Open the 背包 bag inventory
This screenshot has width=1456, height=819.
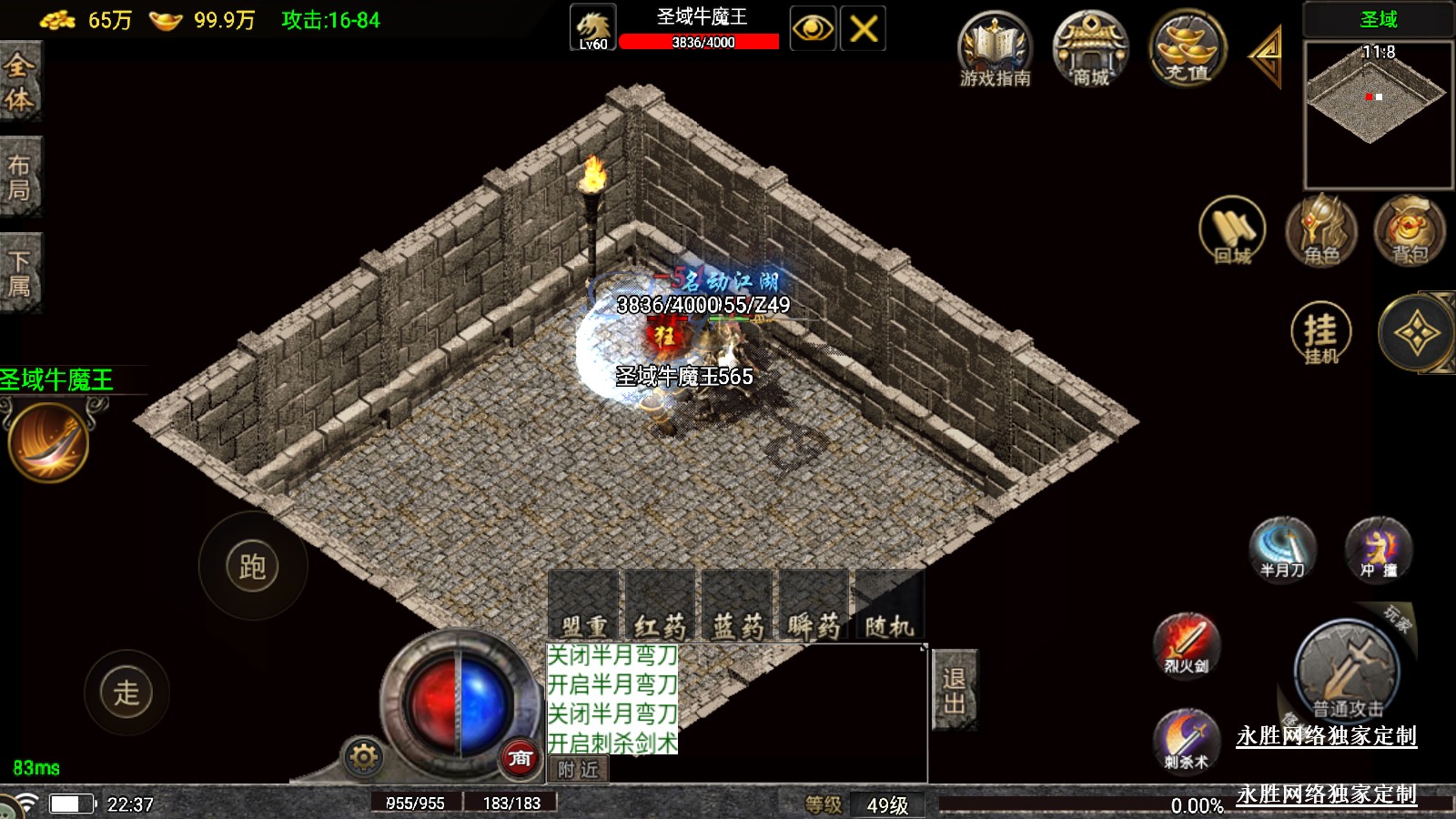pos(1409,231)
